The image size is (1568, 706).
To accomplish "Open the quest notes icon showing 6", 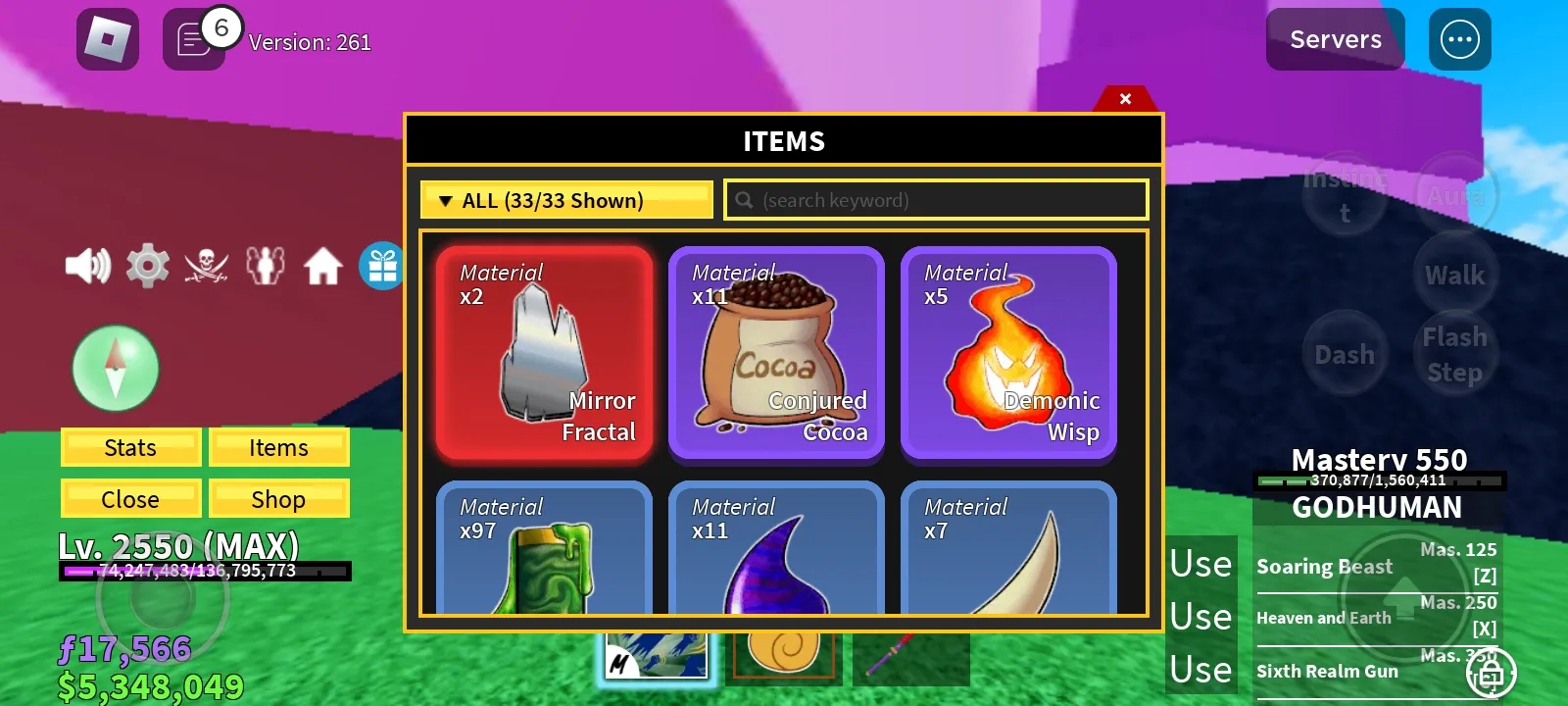I will [193, 41].
